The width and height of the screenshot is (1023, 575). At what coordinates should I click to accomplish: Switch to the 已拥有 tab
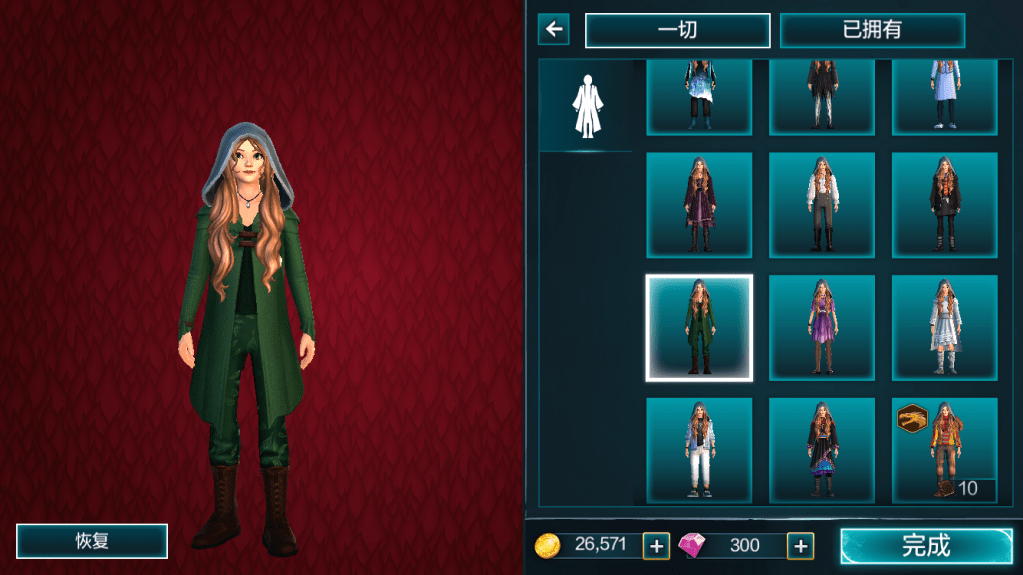[x=872, y=30]
